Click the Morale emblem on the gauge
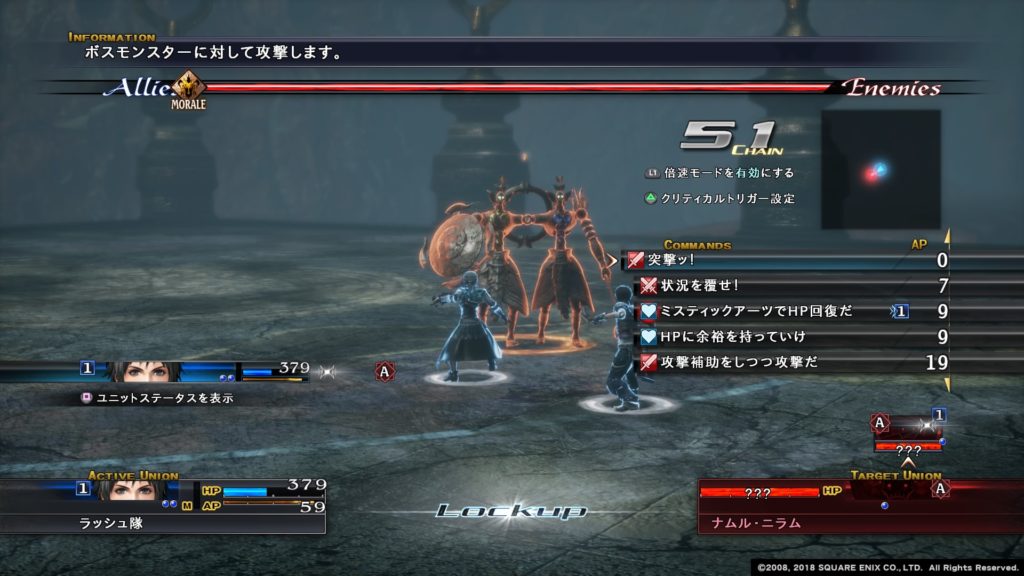 click(189, 87)
